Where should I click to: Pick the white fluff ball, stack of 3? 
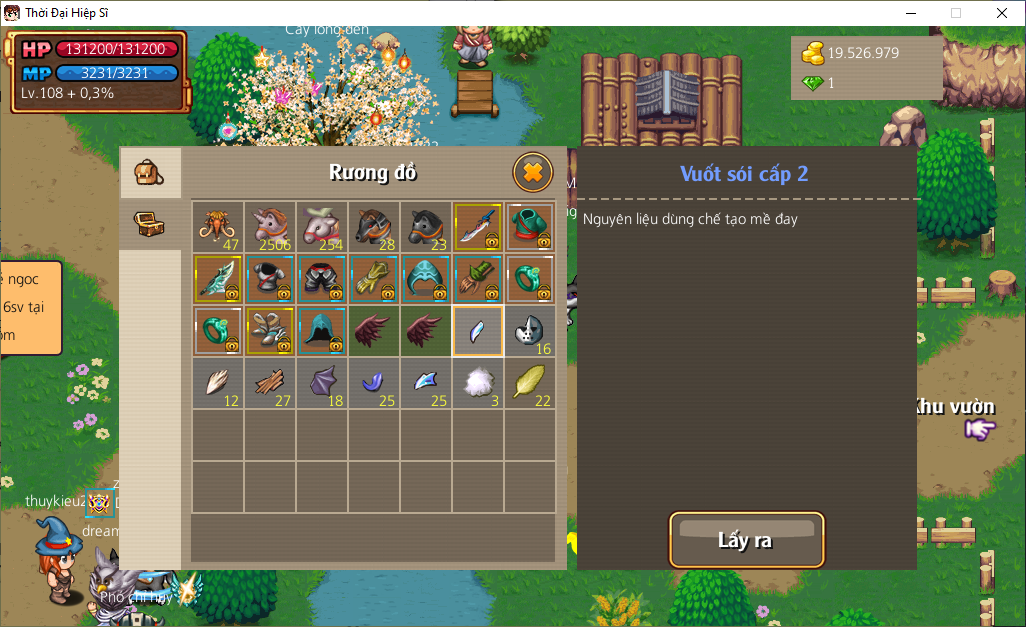[x=478, y=383]
